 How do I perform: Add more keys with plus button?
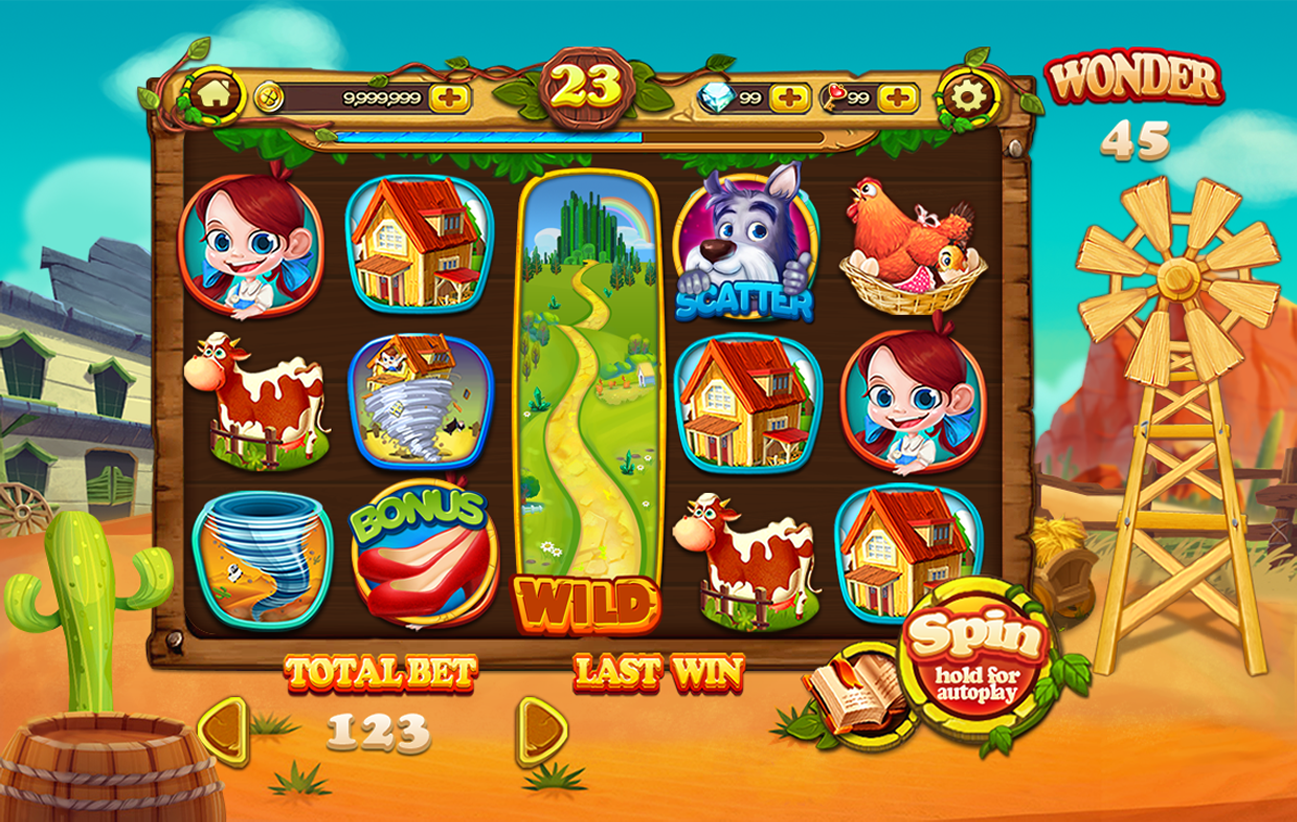tap(898, 98)
